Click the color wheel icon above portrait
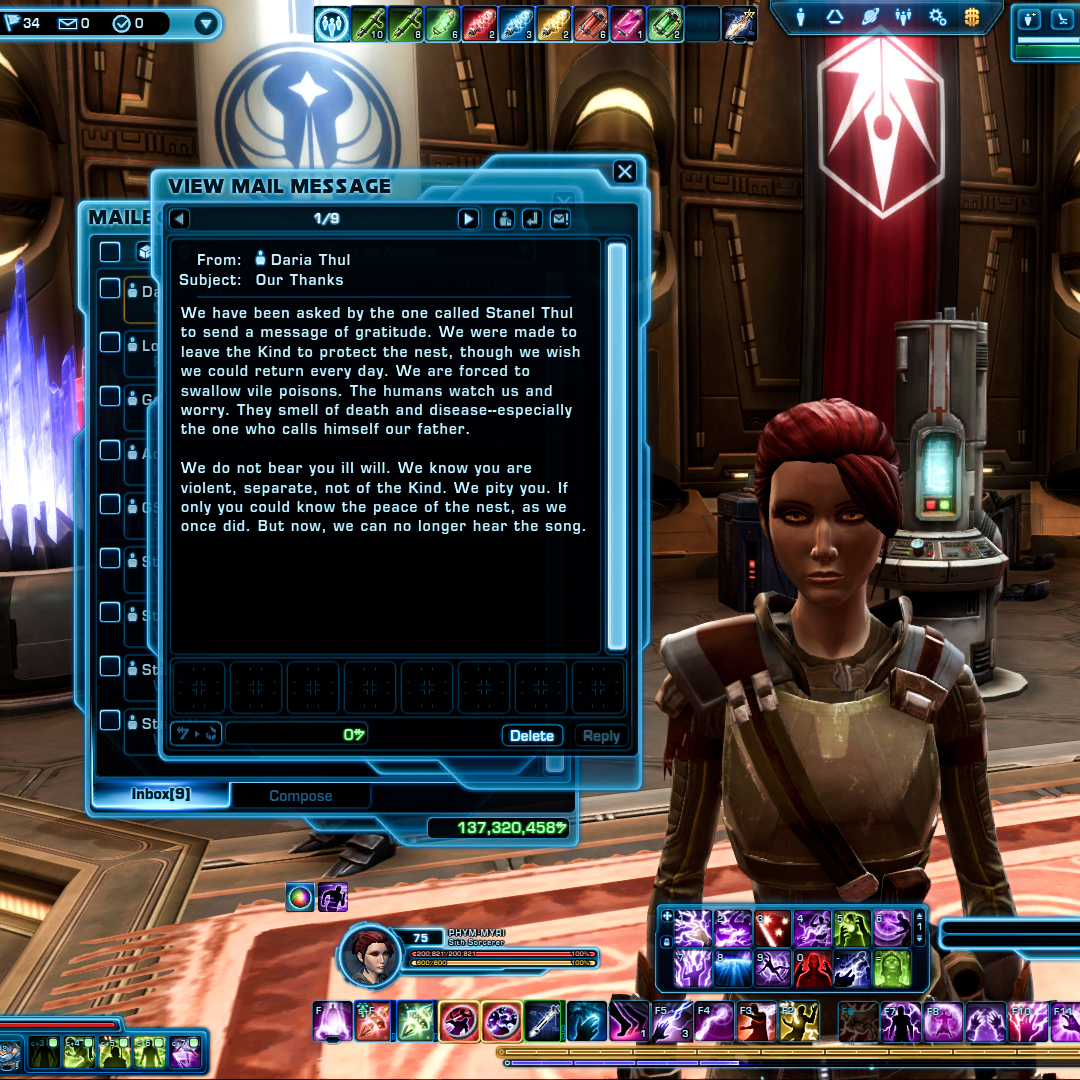Viewport: 1080px width, 1080px height. pyautogui.click(x=300, y=897)
